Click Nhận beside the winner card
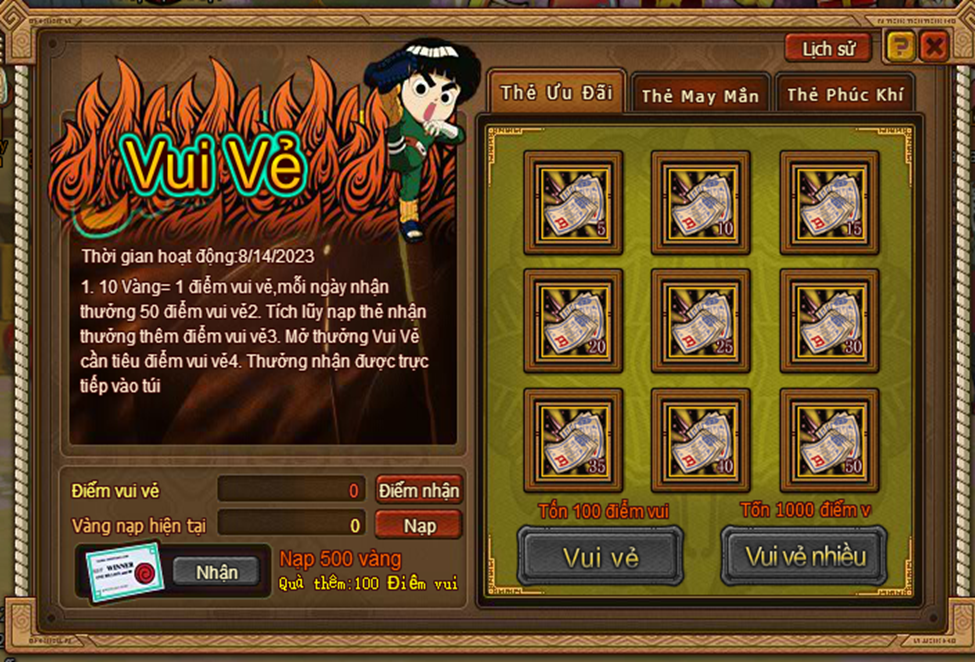 coord(217,572)
